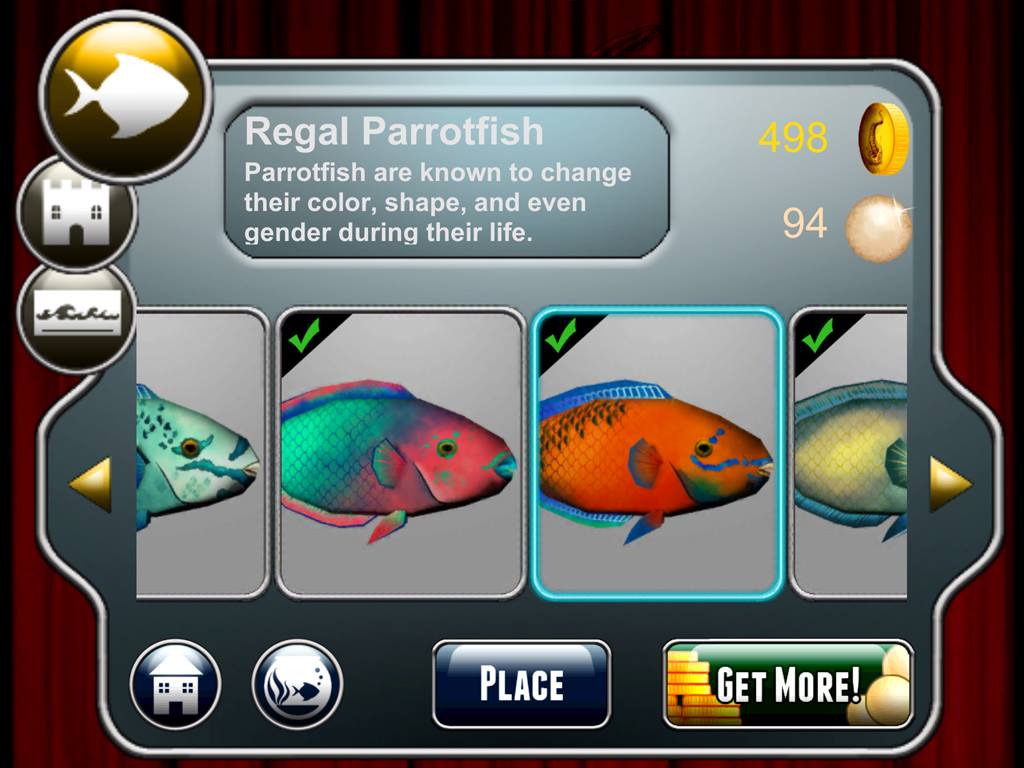Switch to the fish category tab
Screen dimensions: 1024x768
click(125, 97)
